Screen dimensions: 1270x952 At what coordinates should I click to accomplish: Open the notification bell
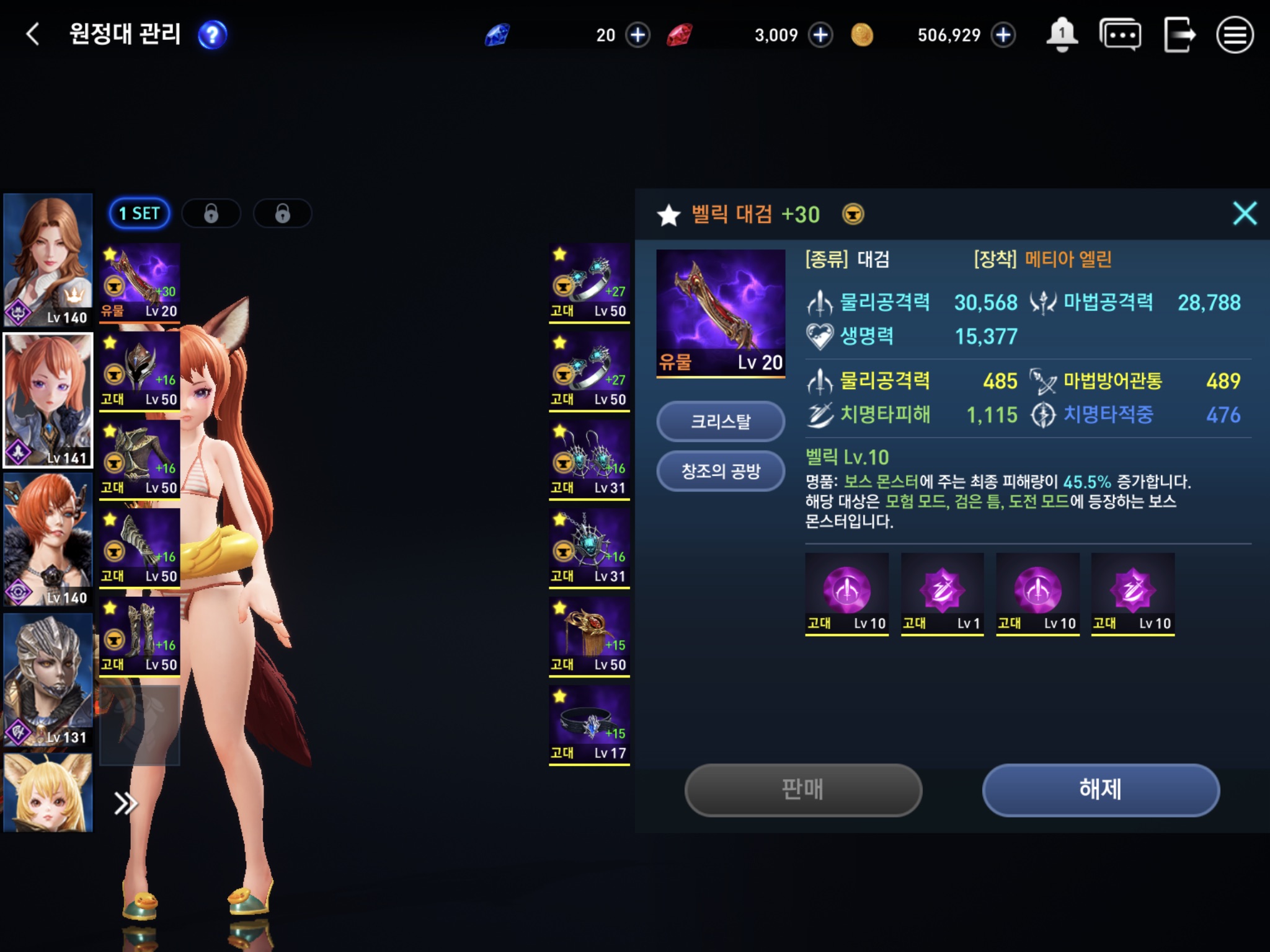[x=1062, y=35]
